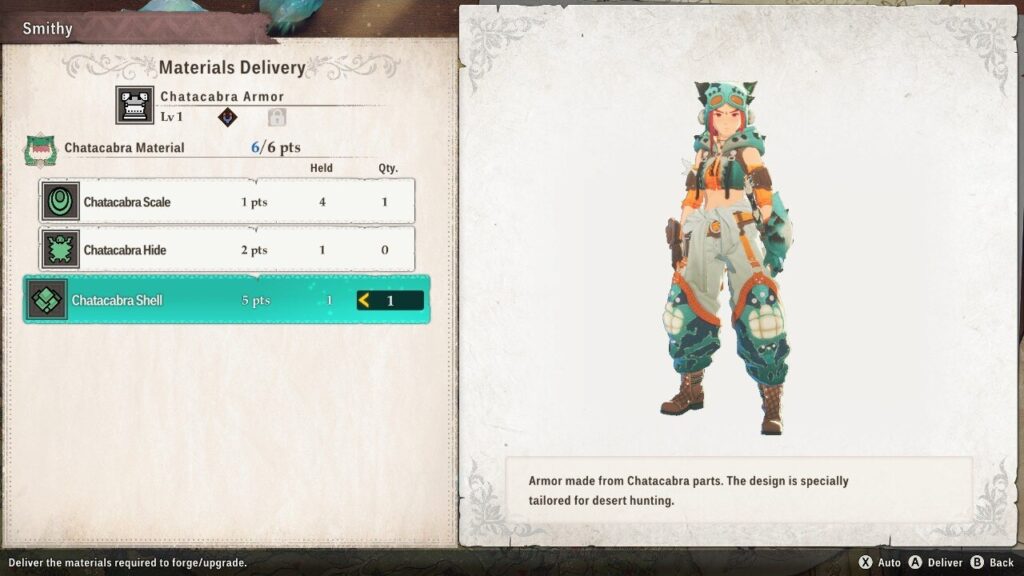Screen dimensions: 1024x576
Task: Click the Chatacabra Shell item icon
Action: [x=48, y=300]
